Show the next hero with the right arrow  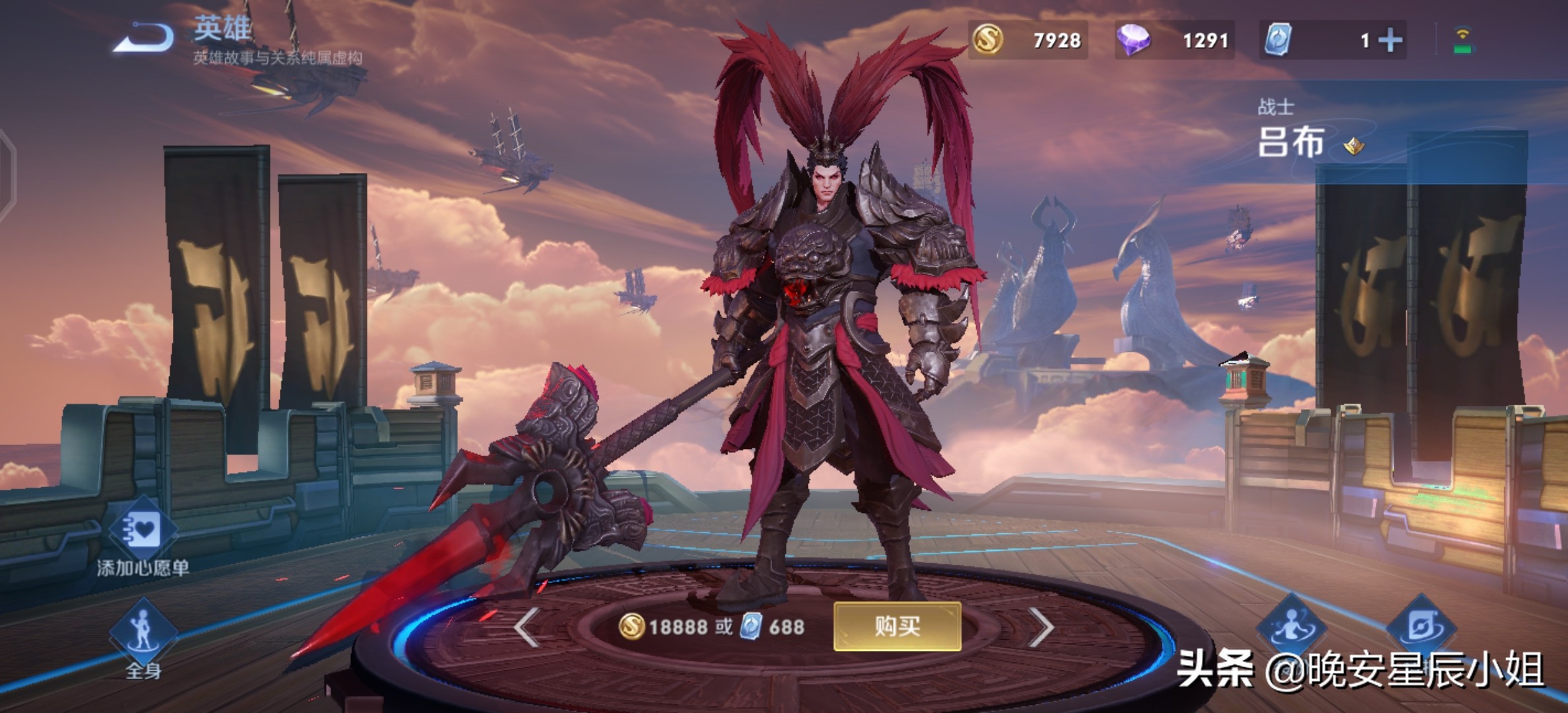coord(1041,627)
